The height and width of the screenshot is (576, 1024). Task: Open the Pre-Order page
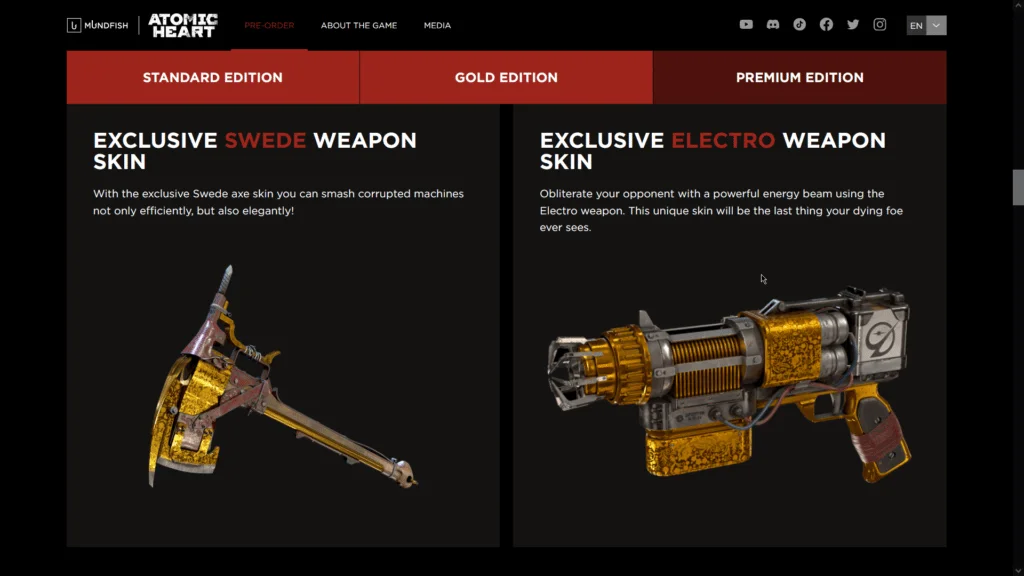(x=269, y=25)
